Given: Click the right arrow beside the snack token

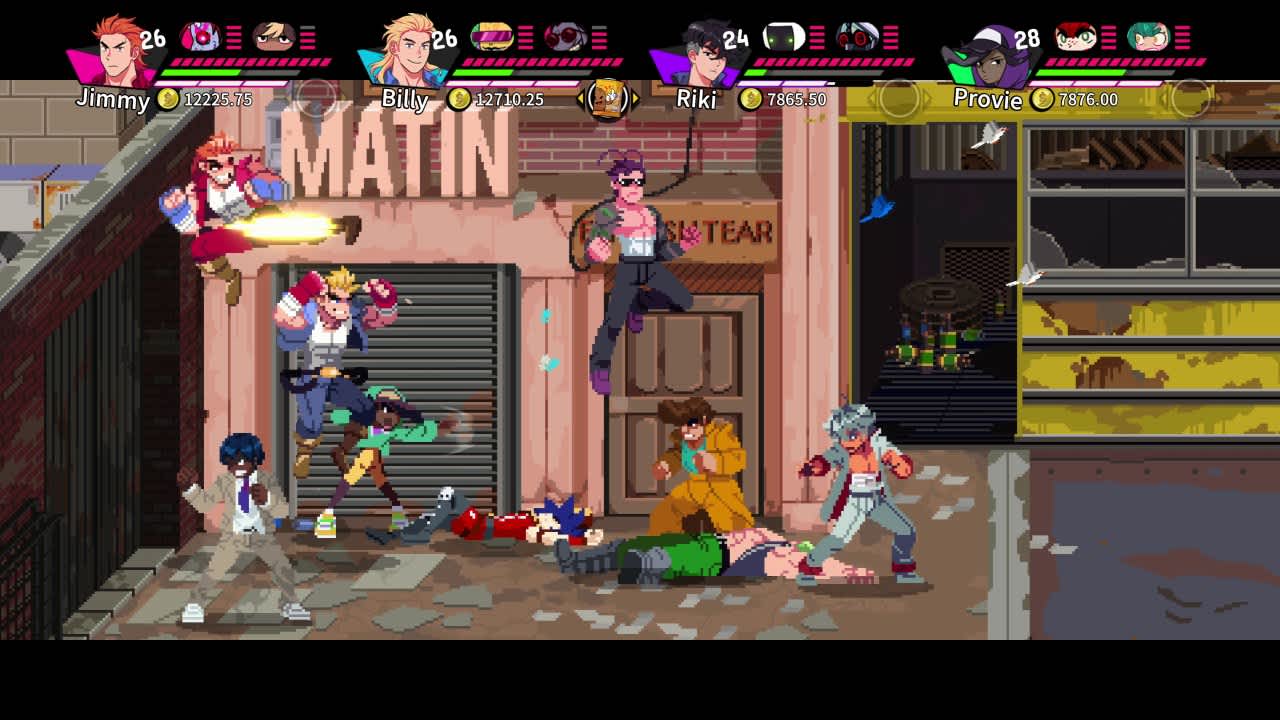Looking at the screenshot, I should coord(637,100).
